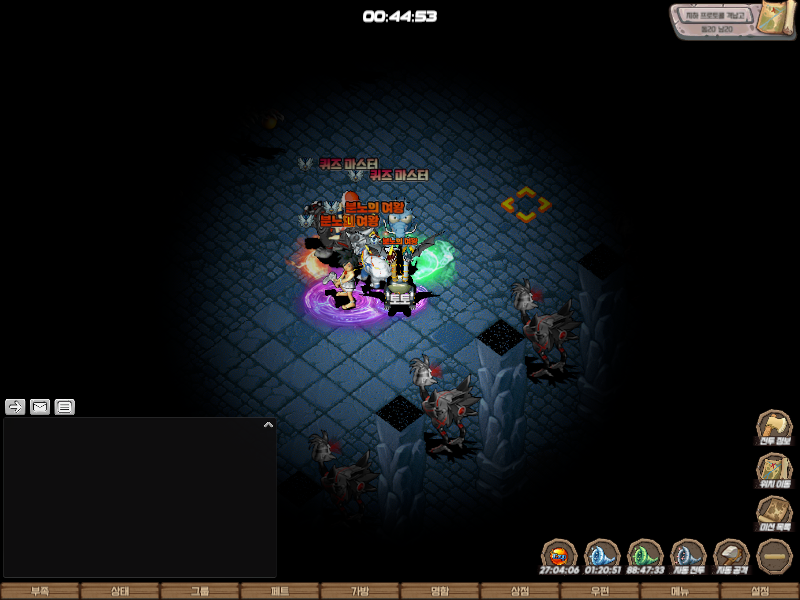The image size is (800, 600).
Task: Open the 미션 목록 scroll icon
Action: (774, 513)
